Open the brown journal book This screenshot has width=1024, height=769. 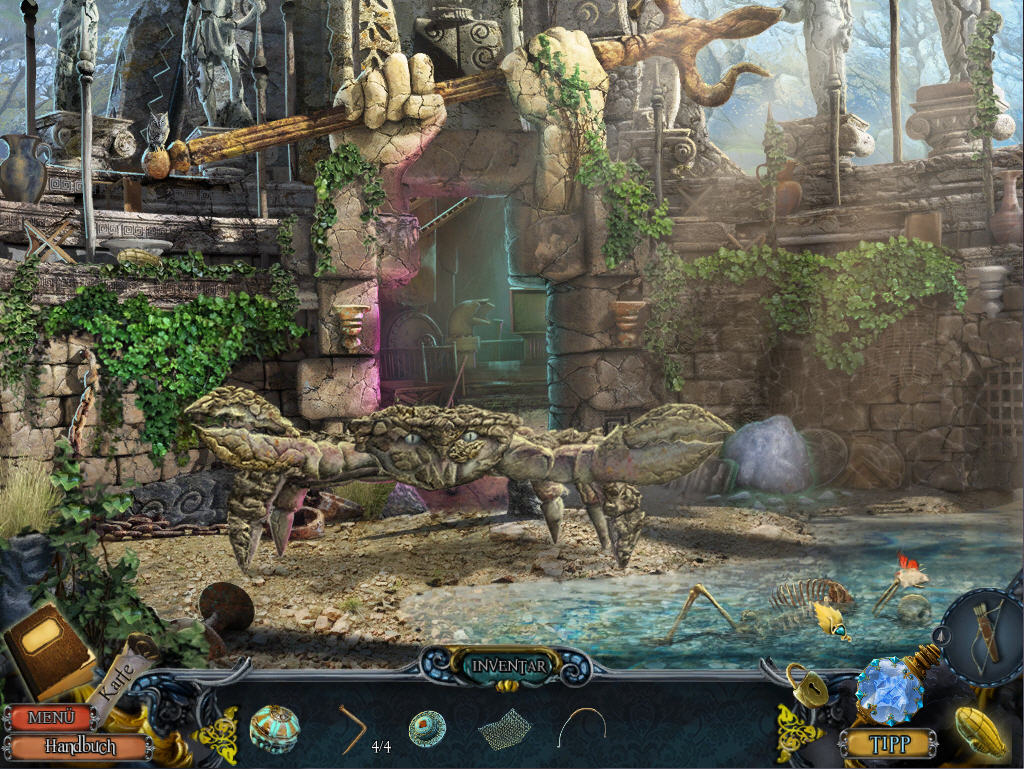coord(48,650)
